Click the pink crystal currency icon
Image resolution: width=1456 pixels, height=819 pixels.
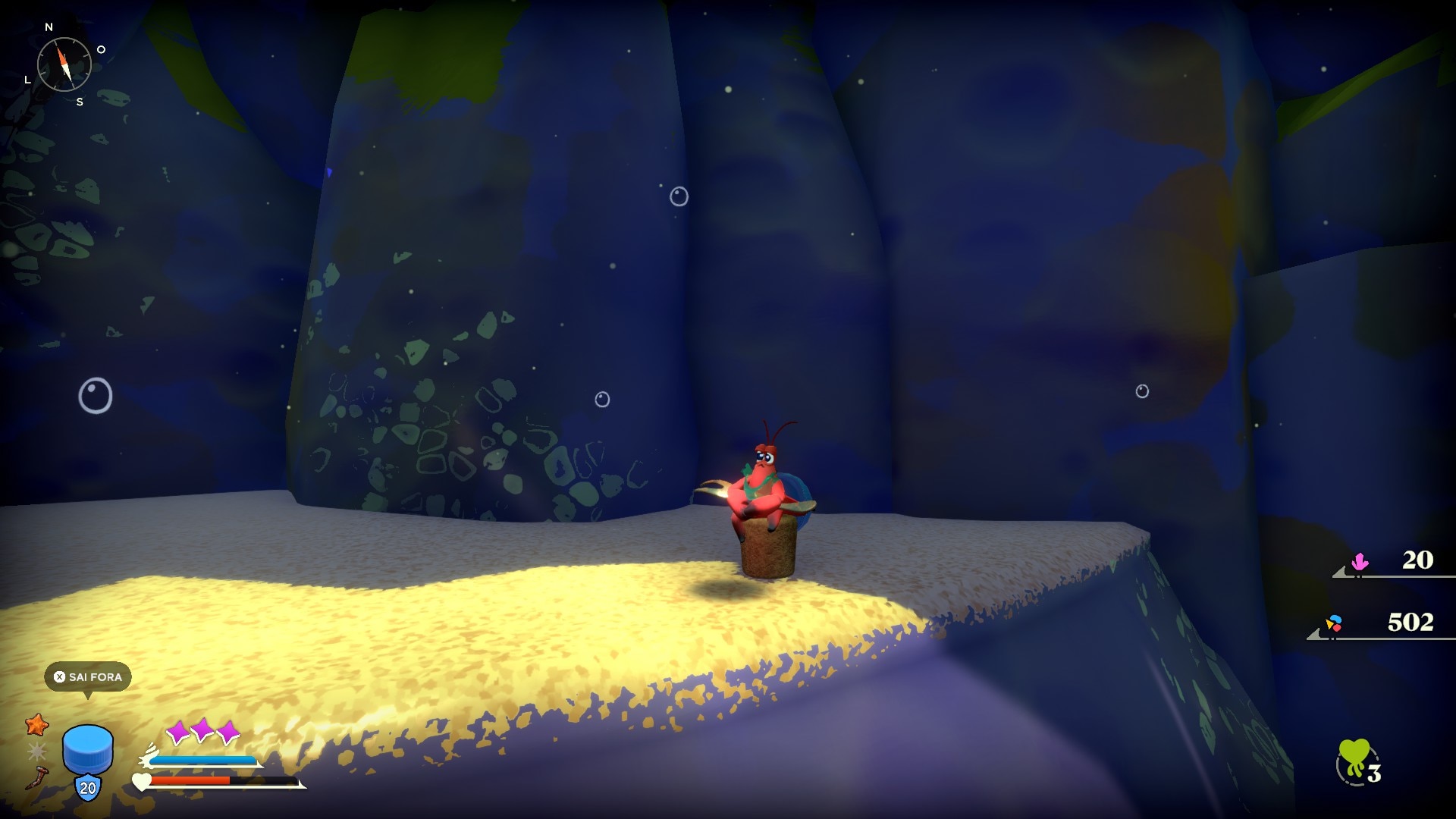(1360, 562)
